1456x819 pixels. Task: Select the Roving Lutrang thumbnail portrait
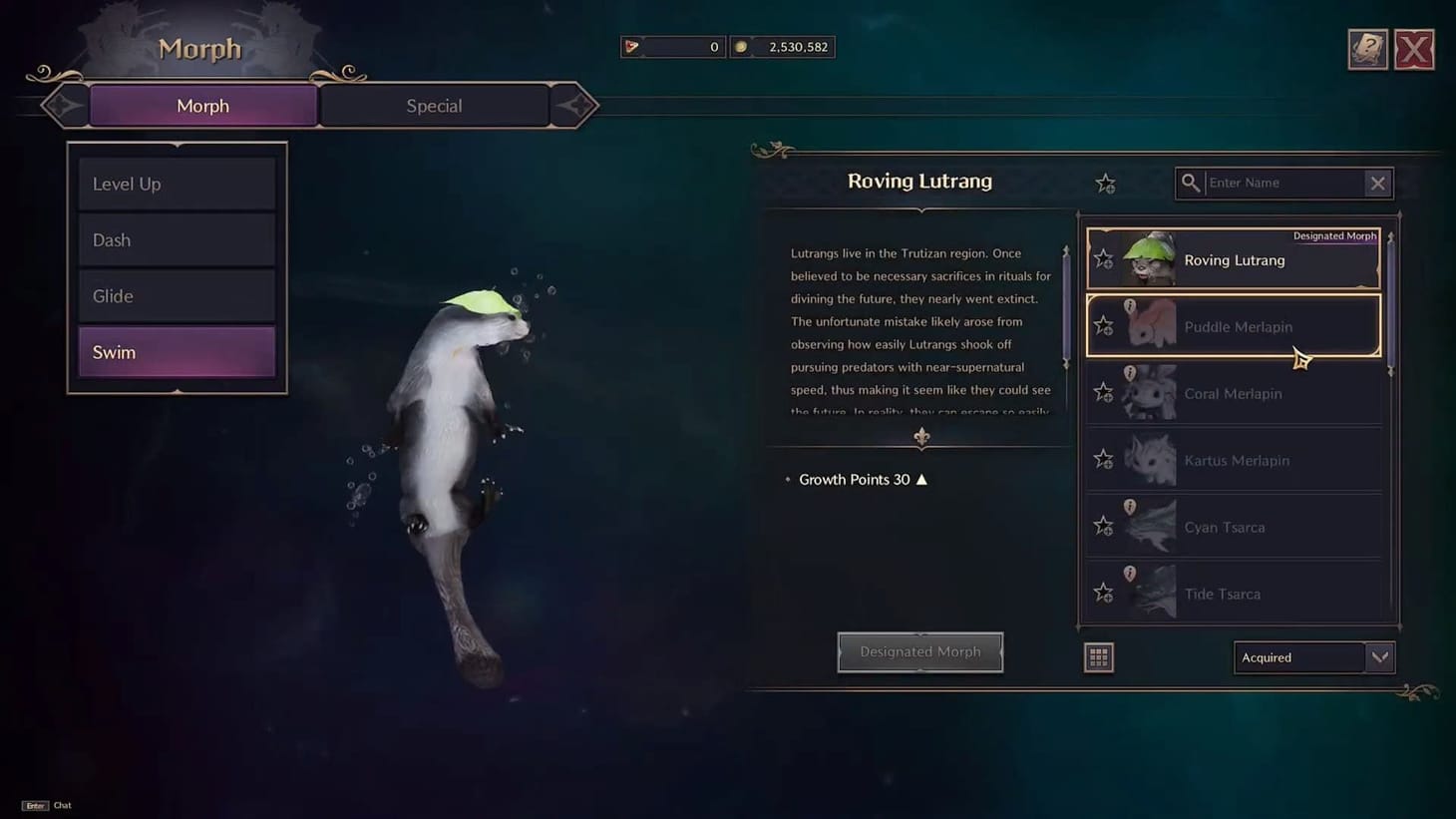(x=1149, y=258)
